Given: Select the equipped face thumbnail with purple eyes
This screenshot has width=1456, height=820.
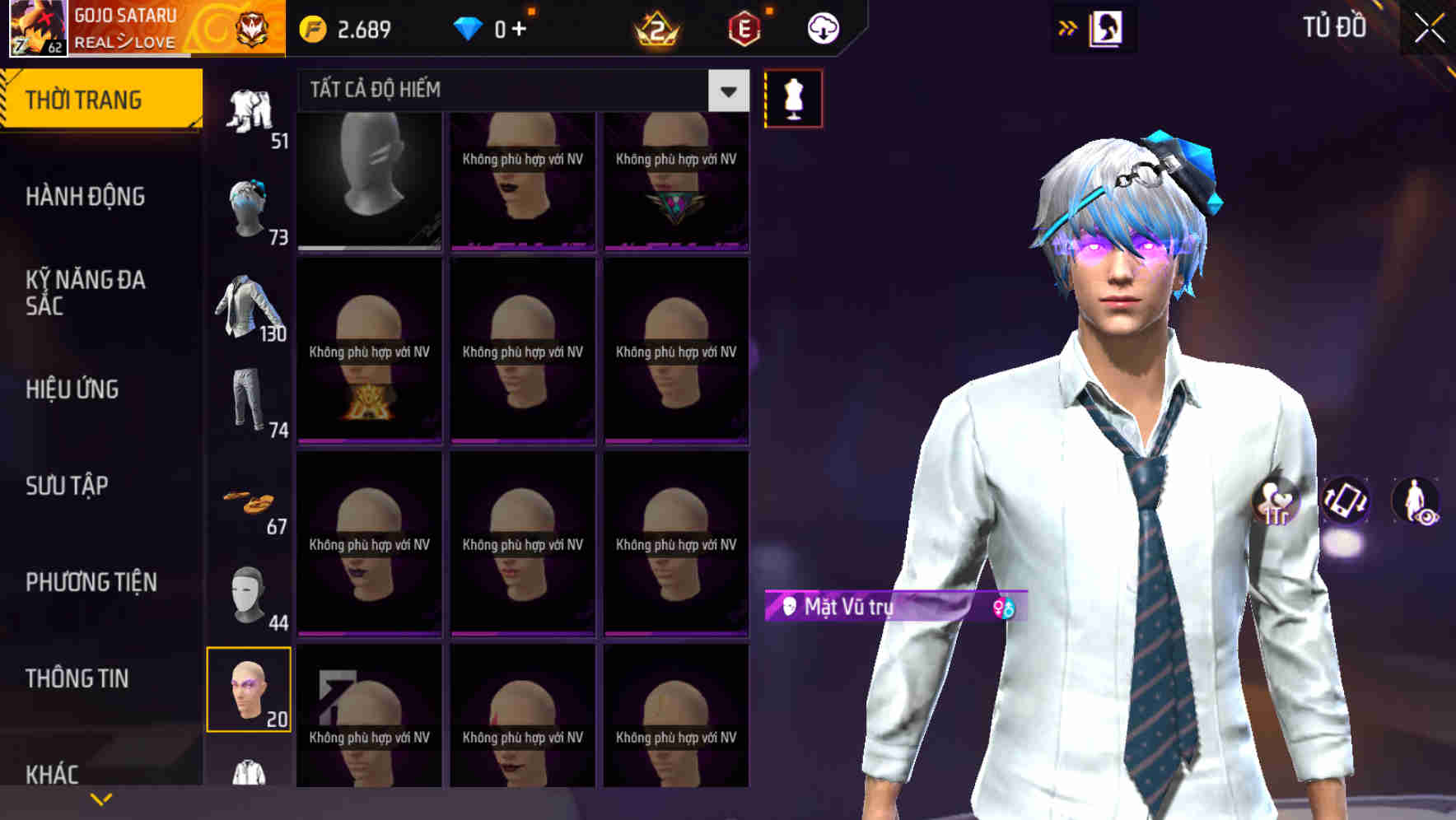Looking at the screenshot, I should tap(249, 690).
